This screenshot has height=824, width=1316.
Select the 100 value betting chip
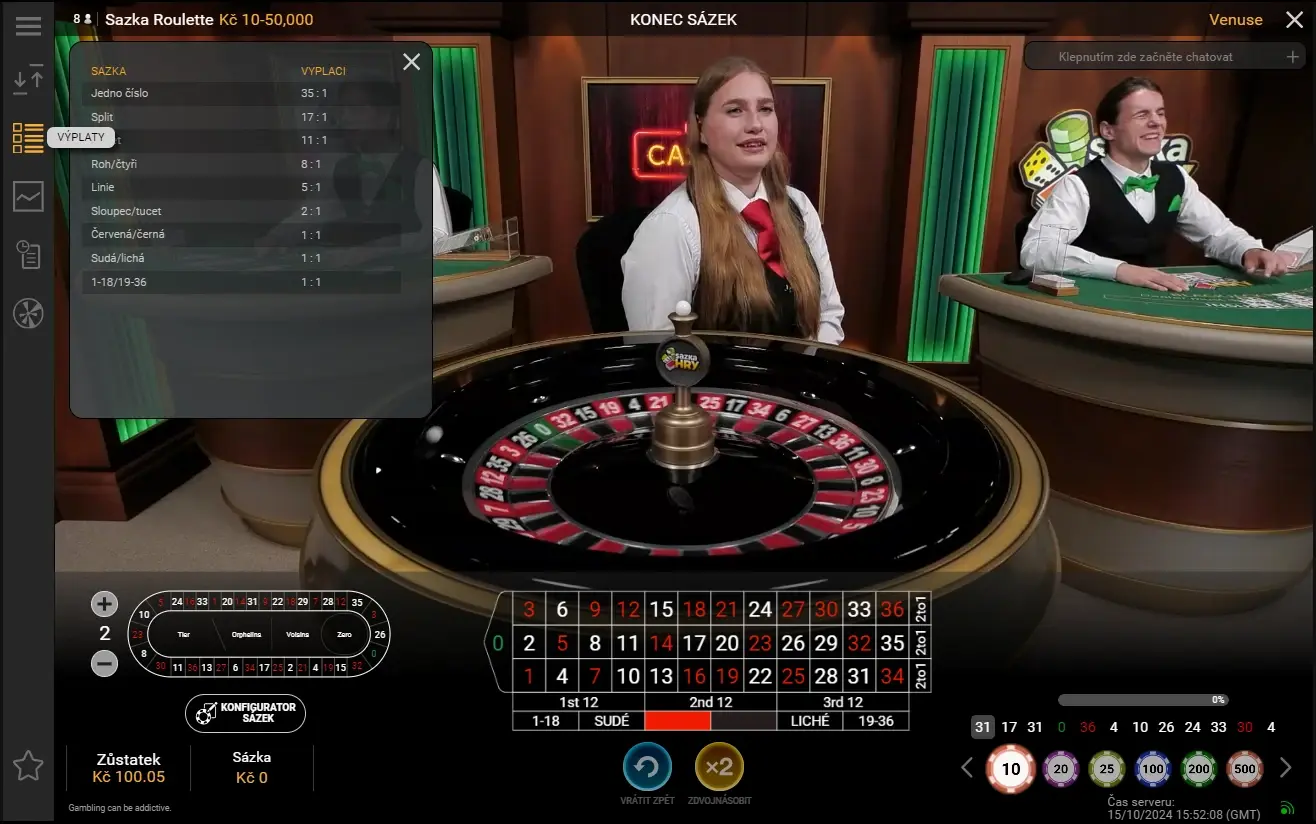click(1152, 768)
